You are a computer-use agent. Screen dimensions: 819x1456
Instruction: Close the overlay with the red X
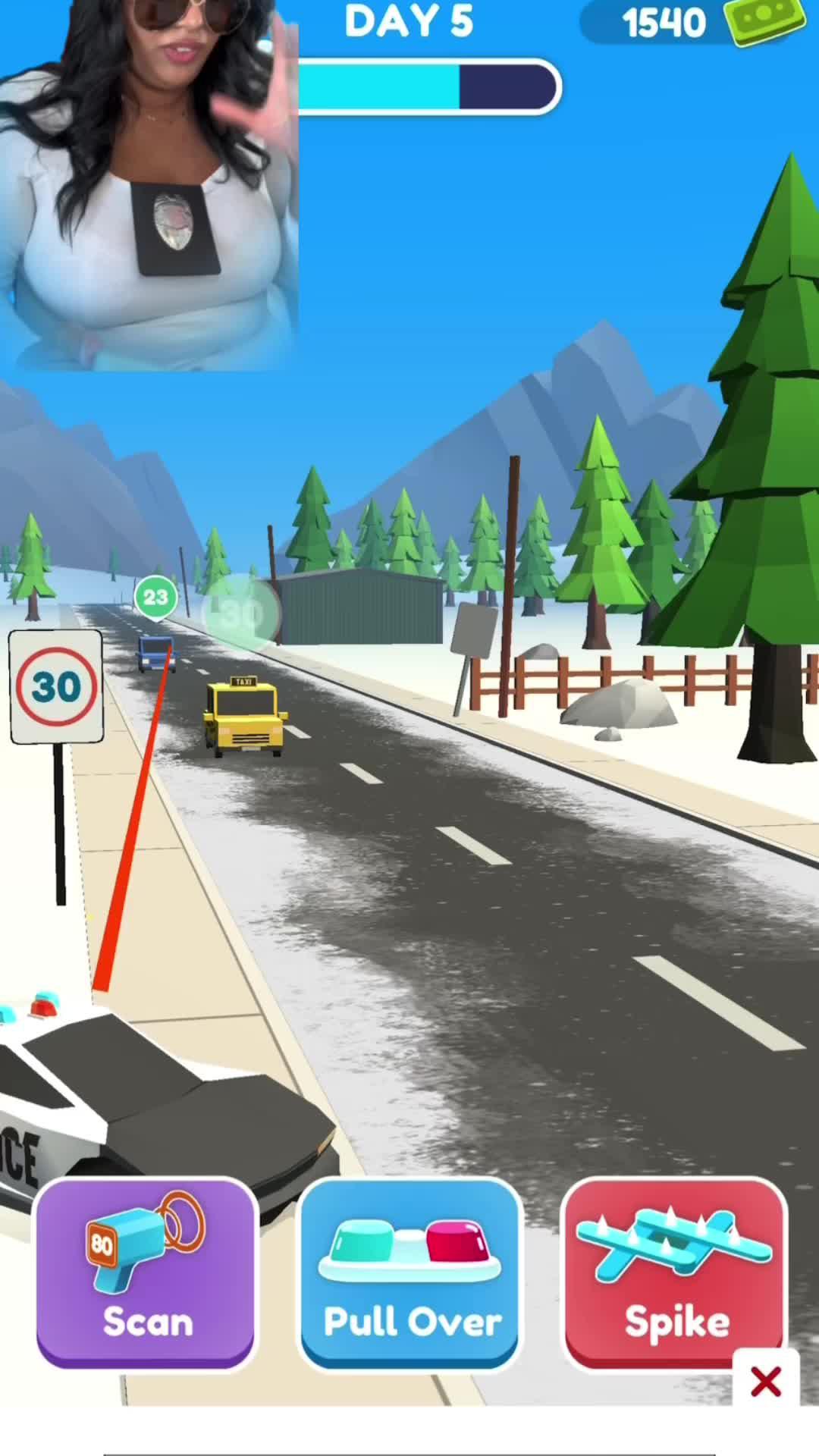(x=765, y=1382)
